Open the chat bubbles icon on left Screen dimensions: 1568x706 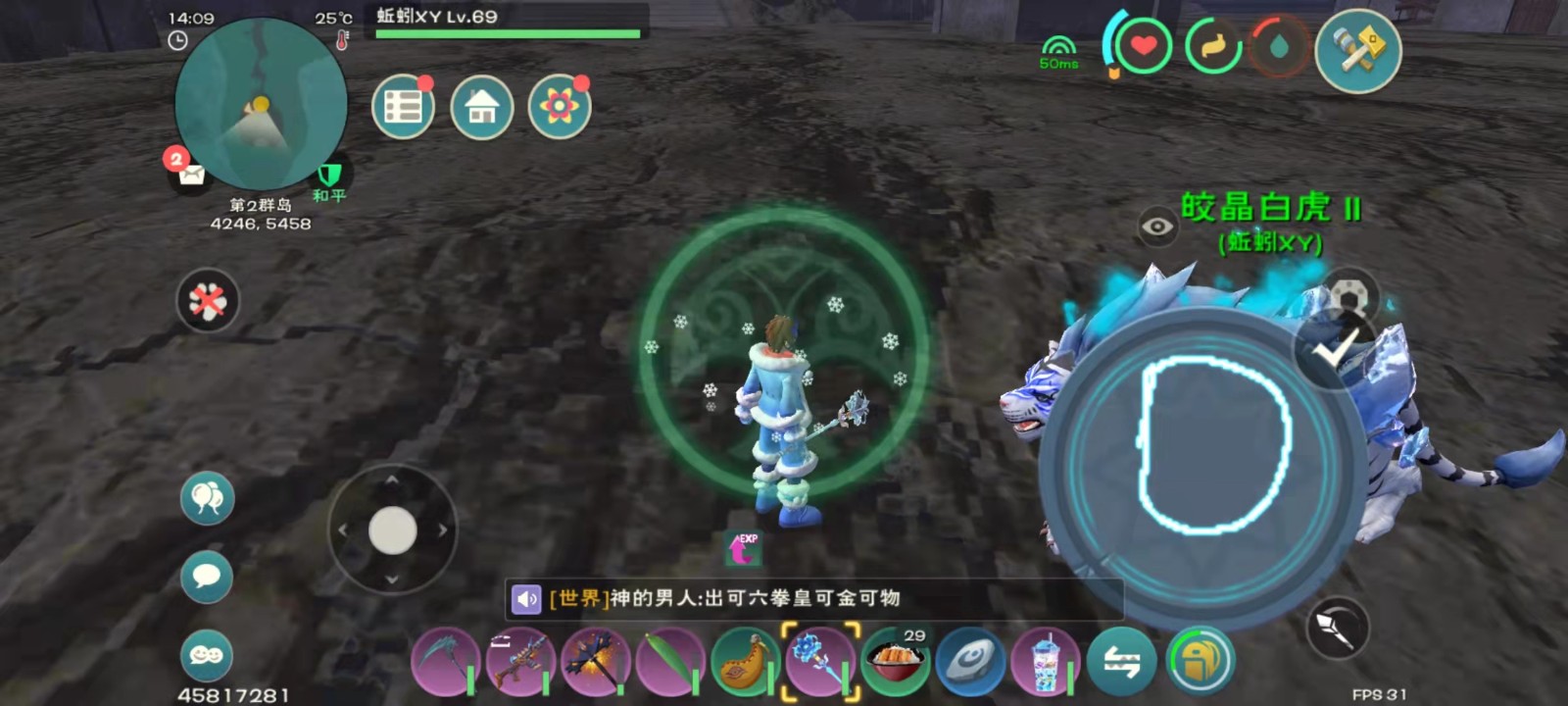(x=206, y=498)
